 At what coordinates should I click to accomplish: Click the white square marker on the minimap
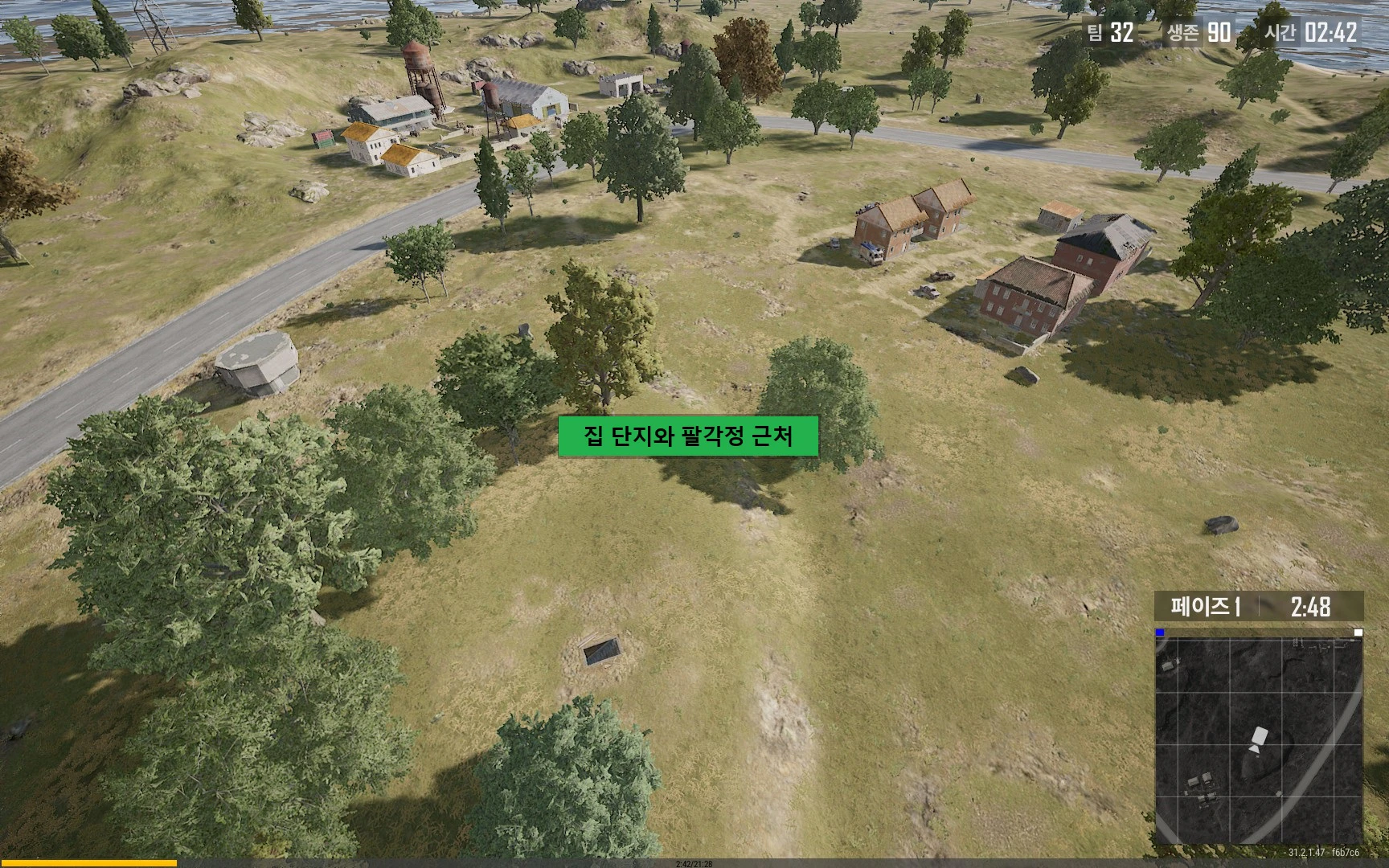pos(1358,633)
